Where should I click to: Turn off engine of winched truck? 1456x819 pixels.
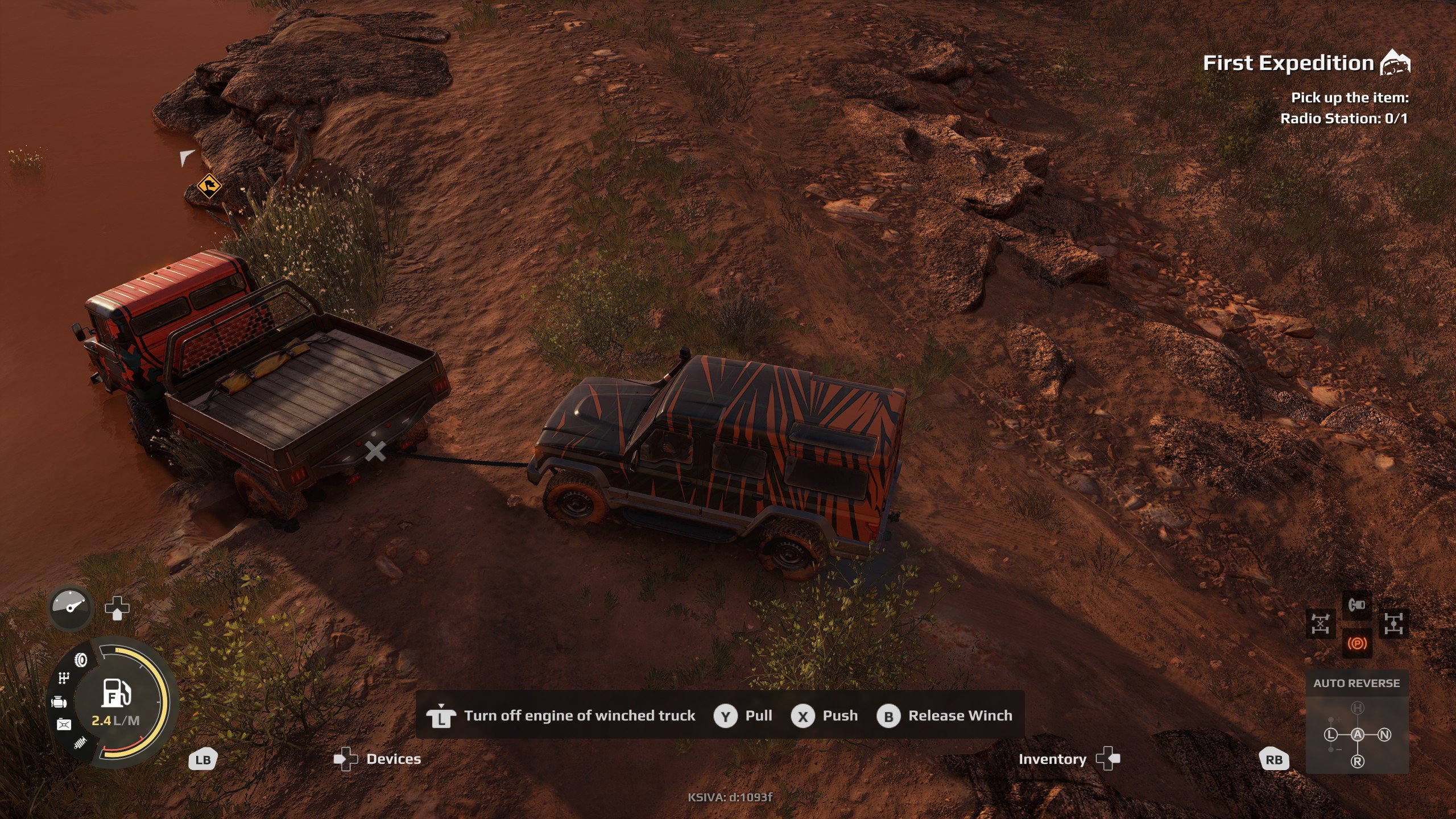pos(561,715)
